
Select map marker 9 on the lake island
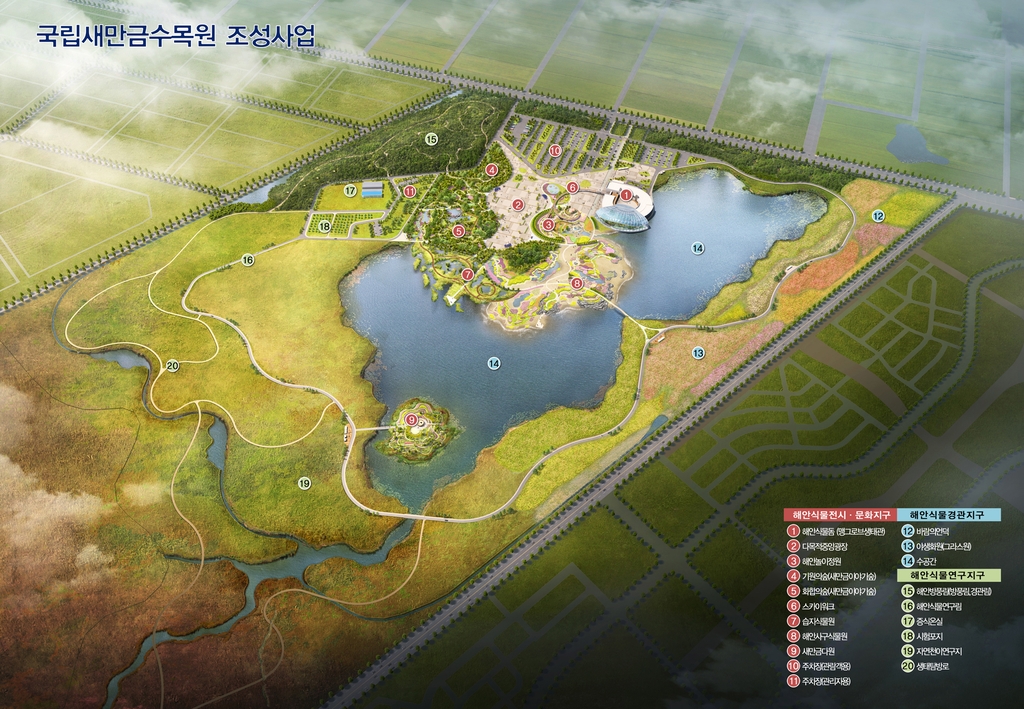click(411, 420)
